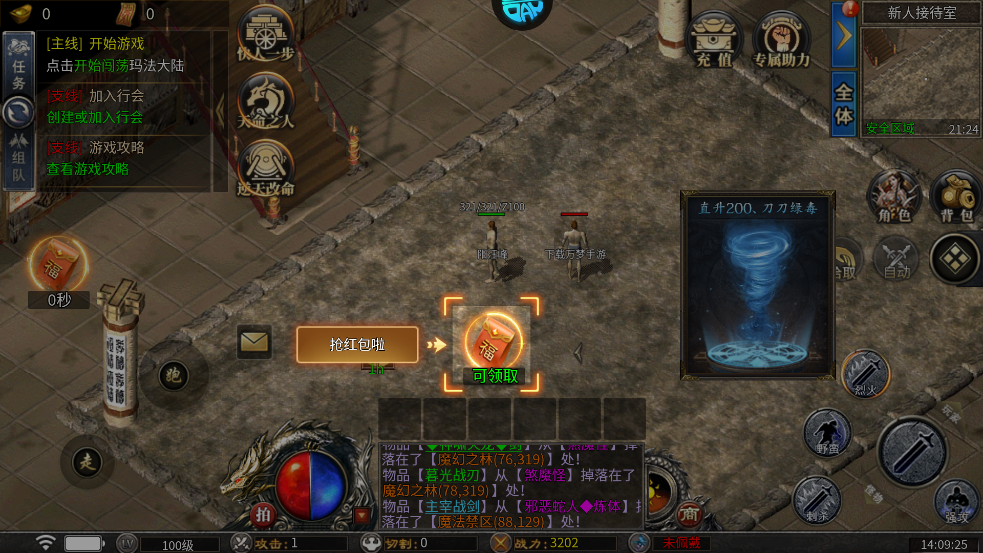The width and height of the screenshot is (983, 553).
Task: Open the 充值 recharge shop
Action: 714,40
